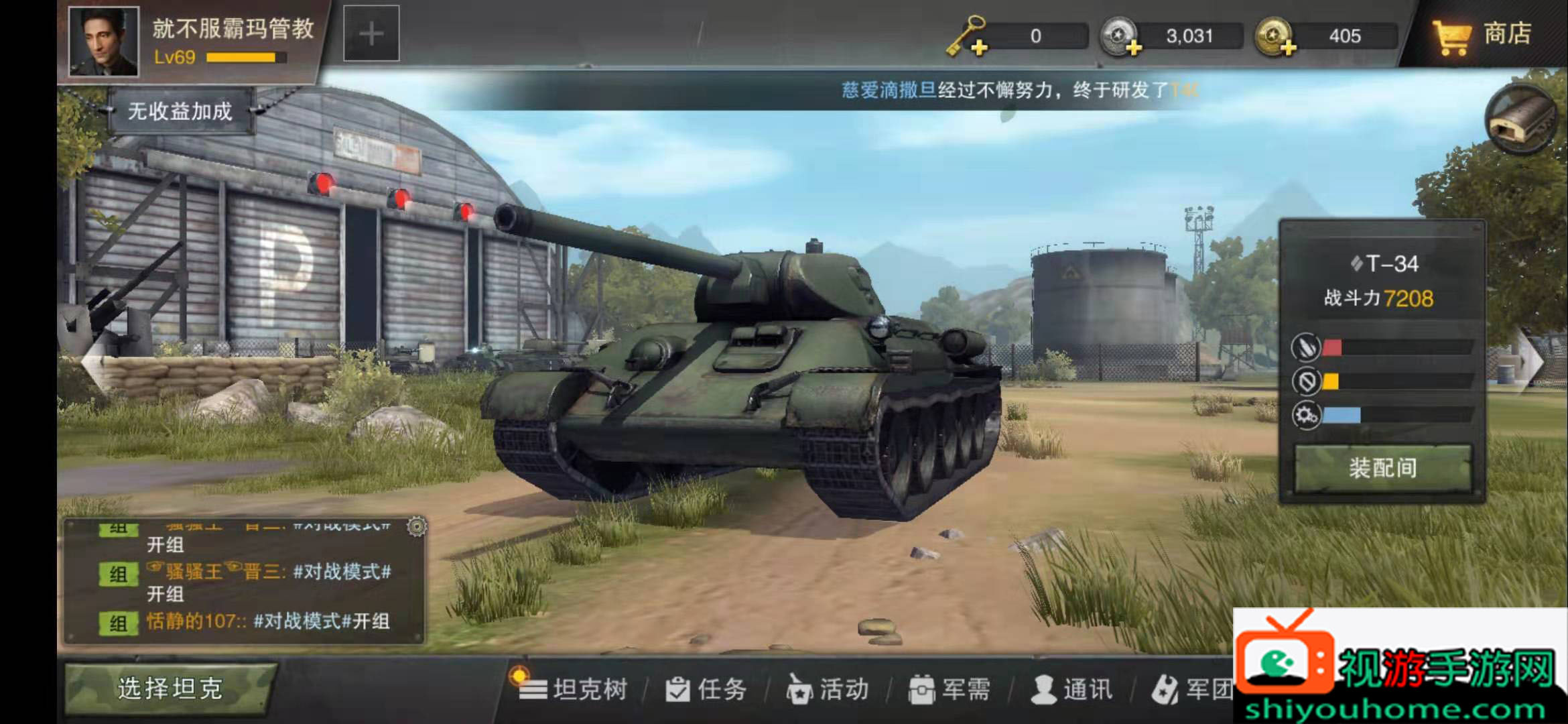This screenshot has width=1568, height=724.
Task: Open the 任务 missions menu
Action: (x=706, y=689)
